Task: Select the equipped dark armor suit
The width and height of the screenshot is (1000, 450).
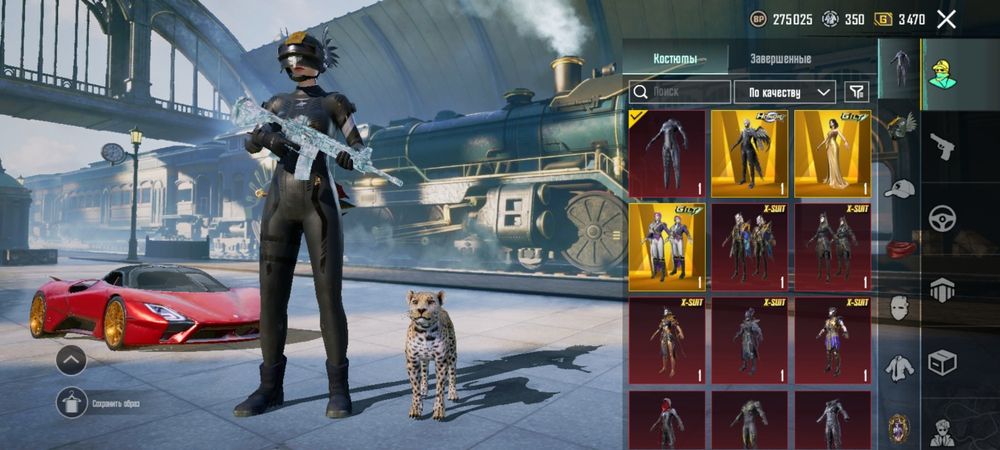Action: (667, 154)
